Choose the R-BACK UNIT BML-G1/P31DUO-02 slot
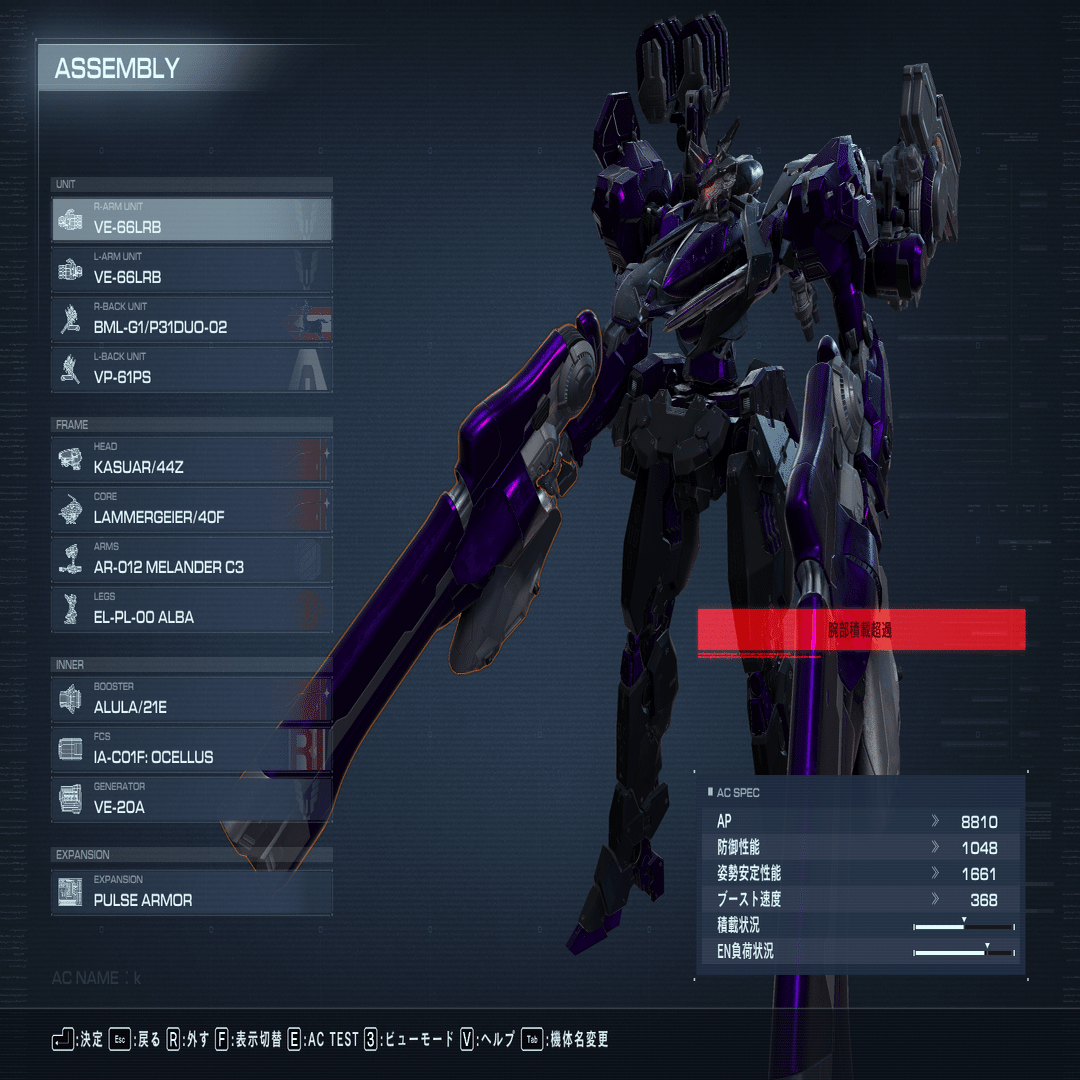Viewport: 1080px width, 1080px height. [x=192, y=319]
